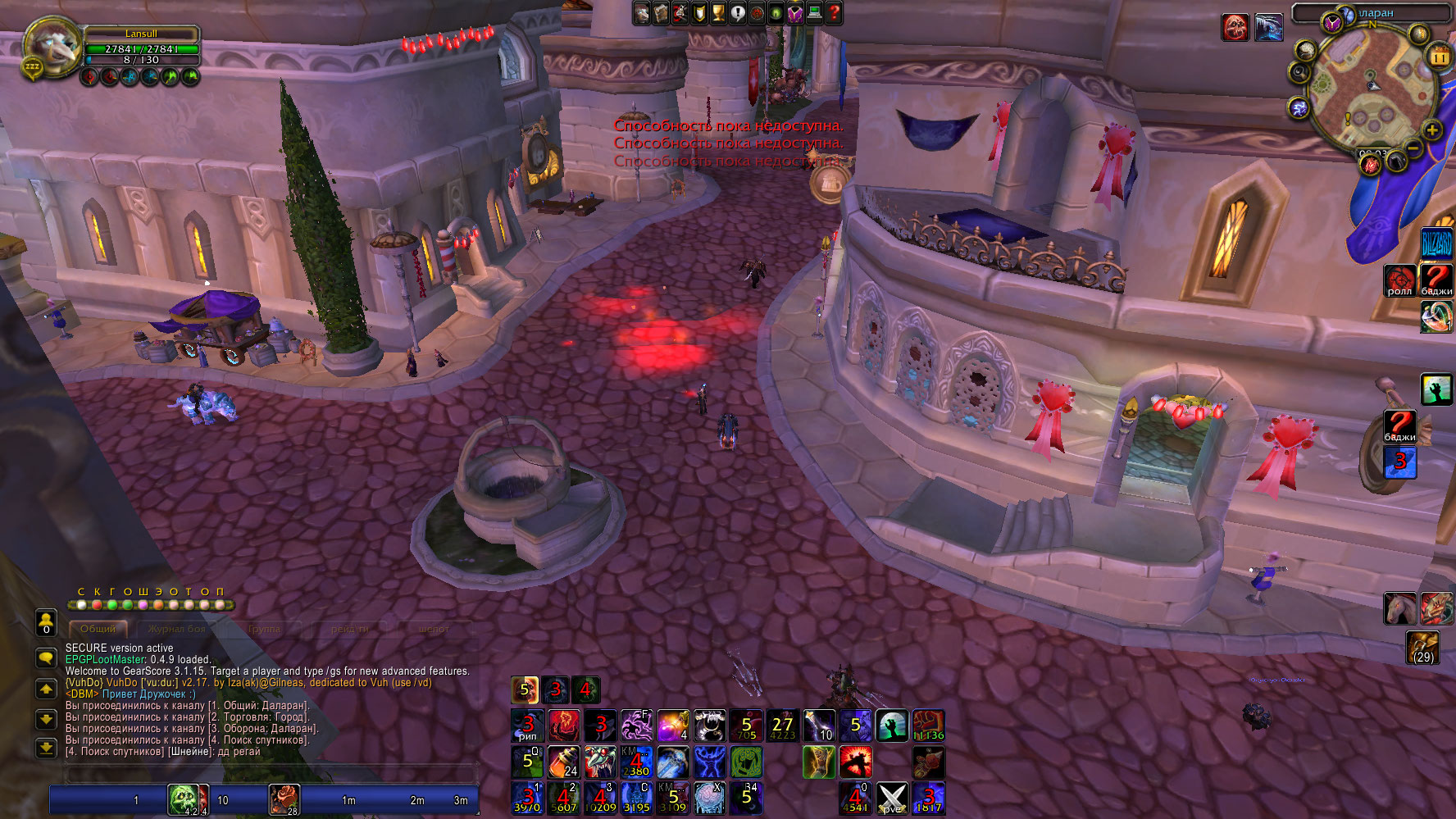The width and height of the screenshot is (1456, 819).
Task: Open the main menu computer icon
Action: click(815, 13)
